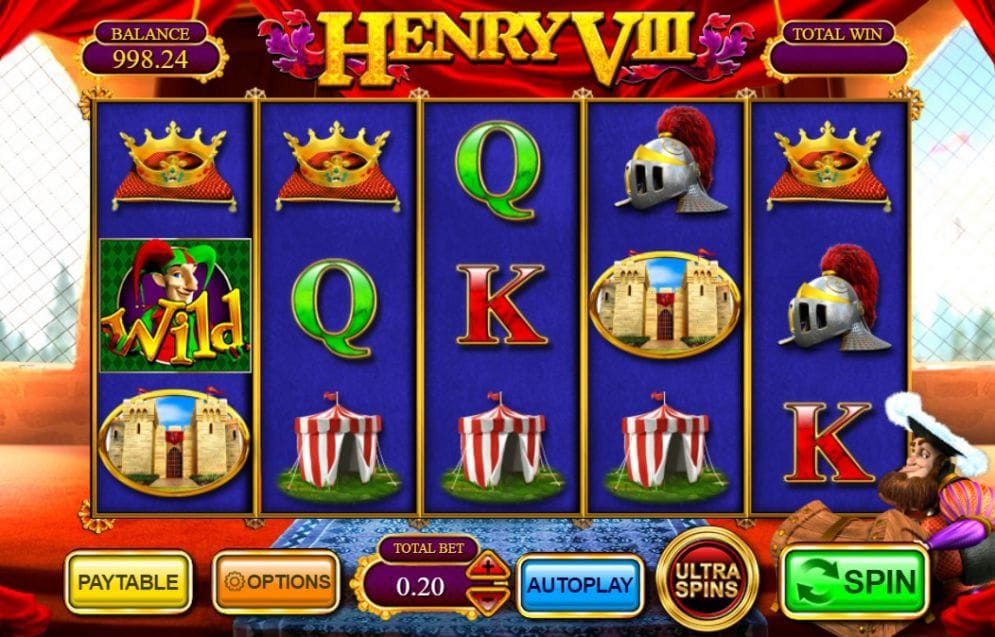Screen dimensions: 995x637
Task: Start Autoplay
Action: coord(580,584)
